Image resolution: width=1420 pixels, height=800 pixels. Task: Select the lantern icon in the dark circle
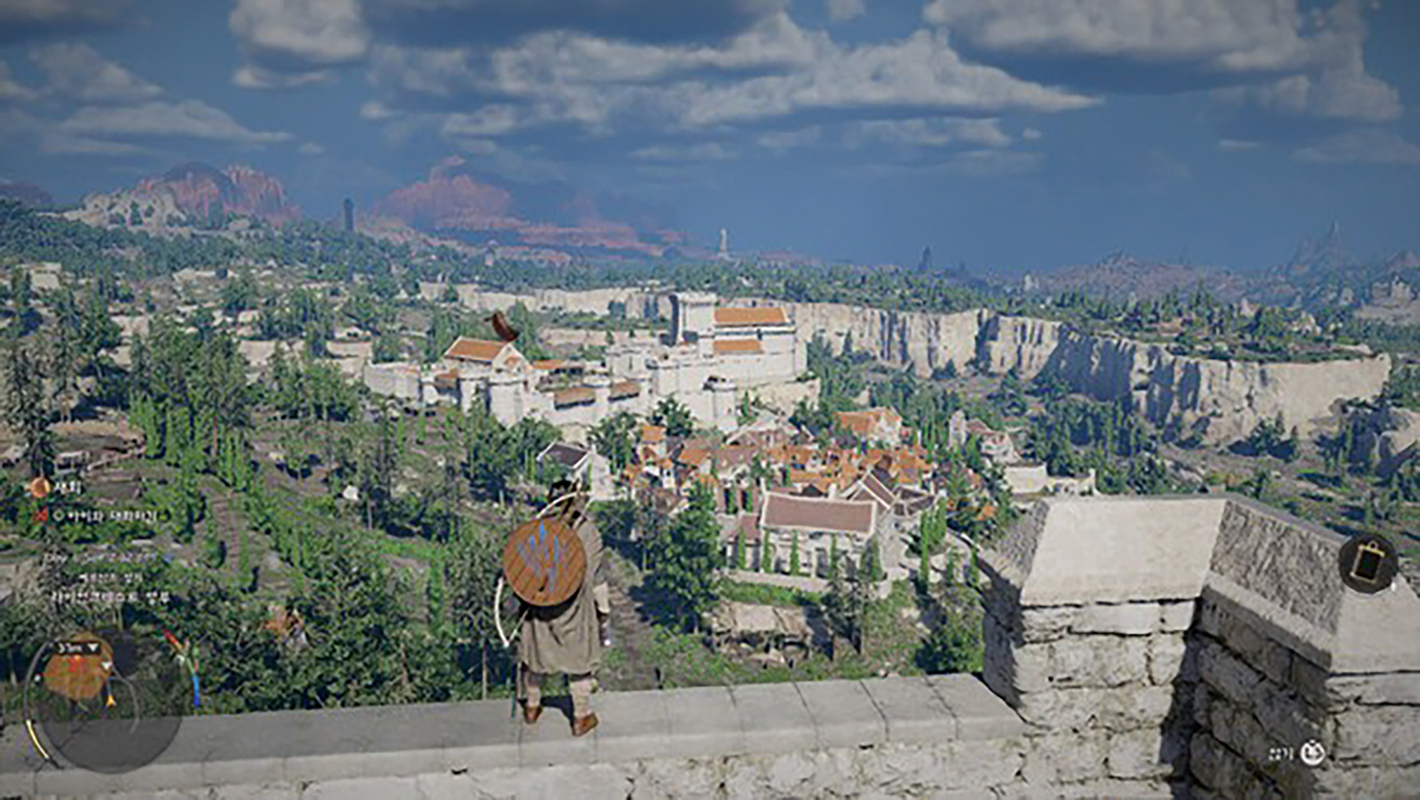point(1367,564)
